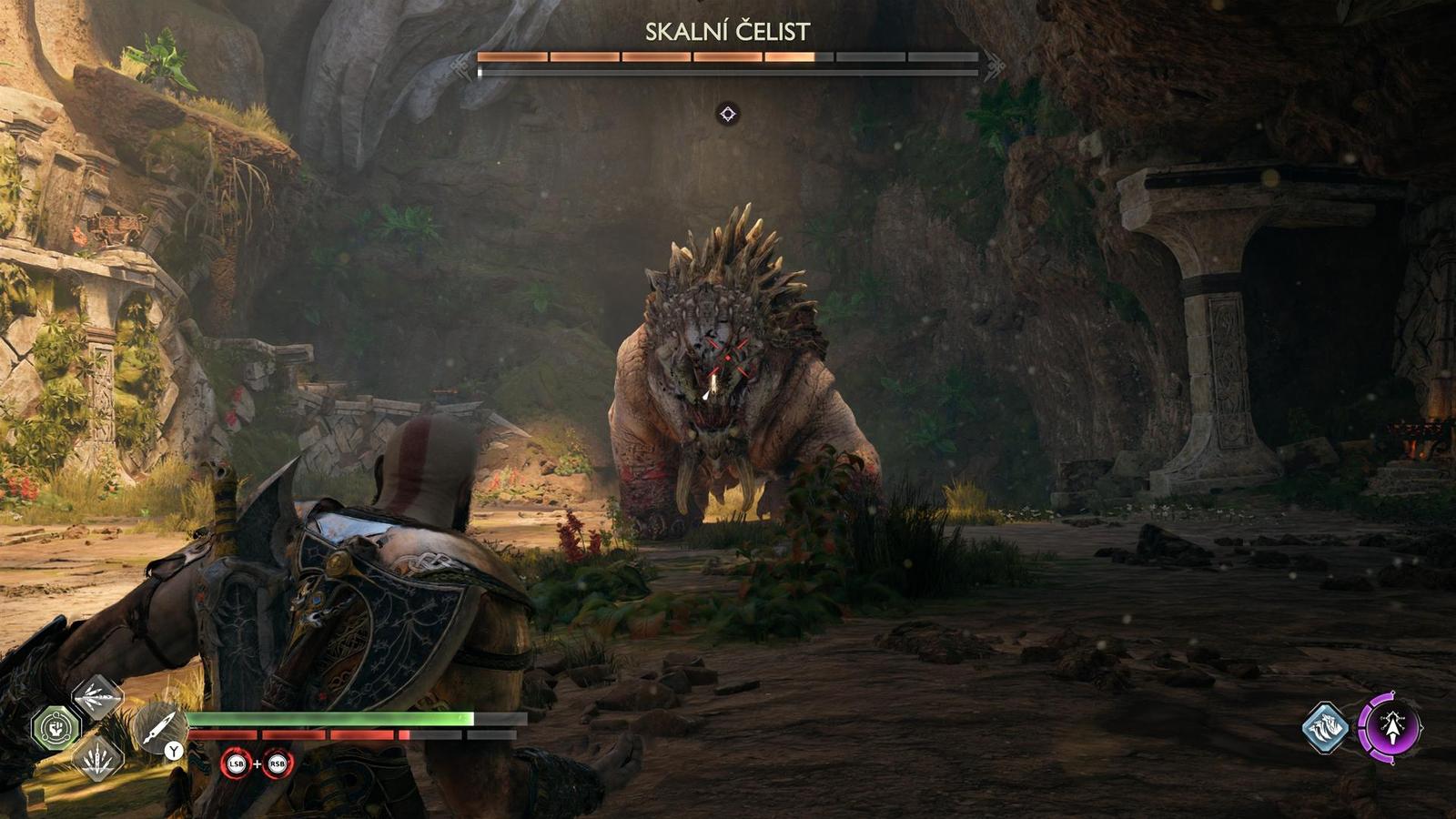Activate the upper runic attack diamond icon

coord(97,697)
